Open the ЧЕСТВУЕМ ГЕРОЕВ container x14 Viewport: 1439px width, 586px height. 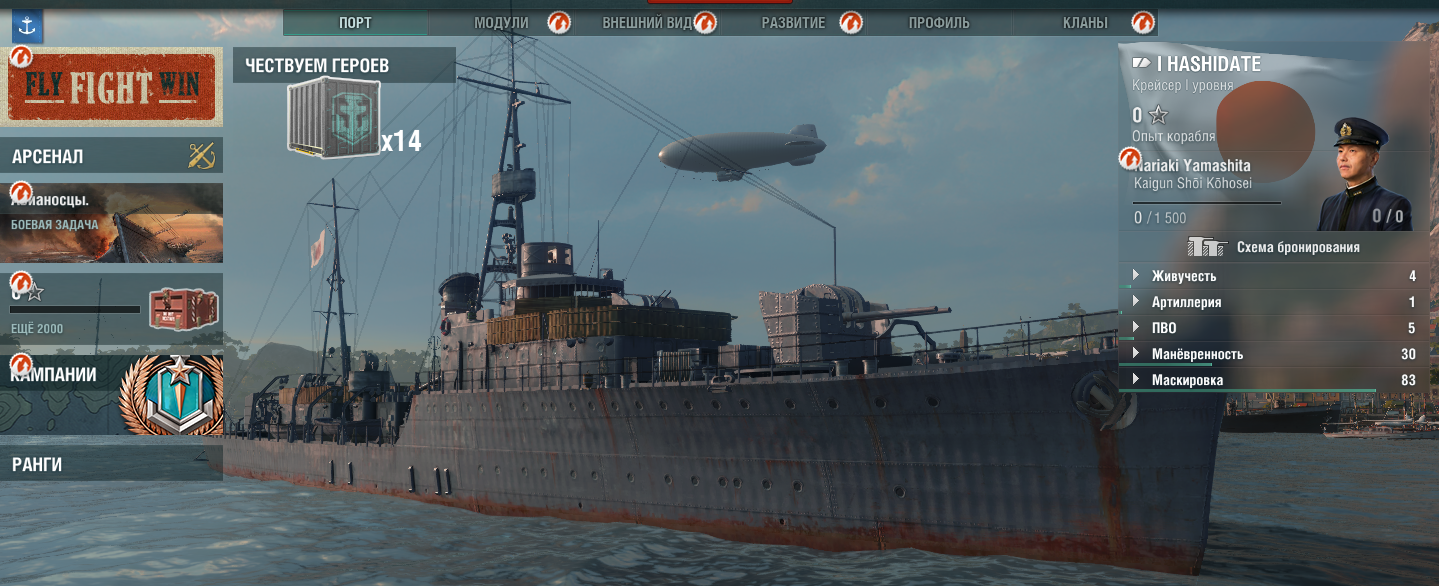(x=334, y=120)
